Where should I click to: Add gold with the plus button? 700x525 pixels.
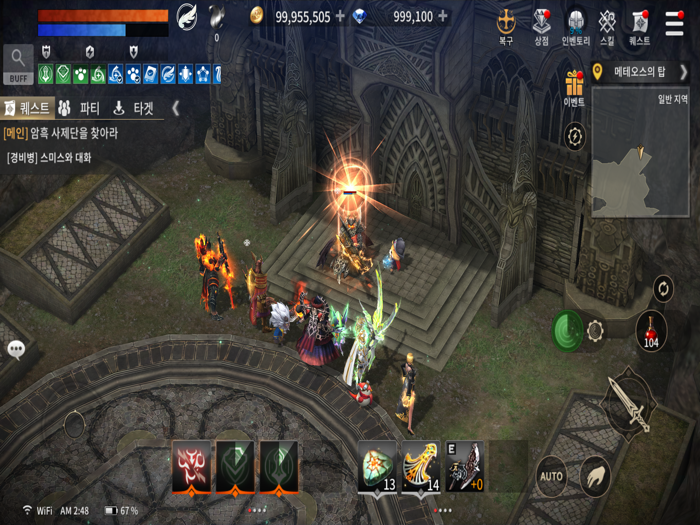[340, 16]
